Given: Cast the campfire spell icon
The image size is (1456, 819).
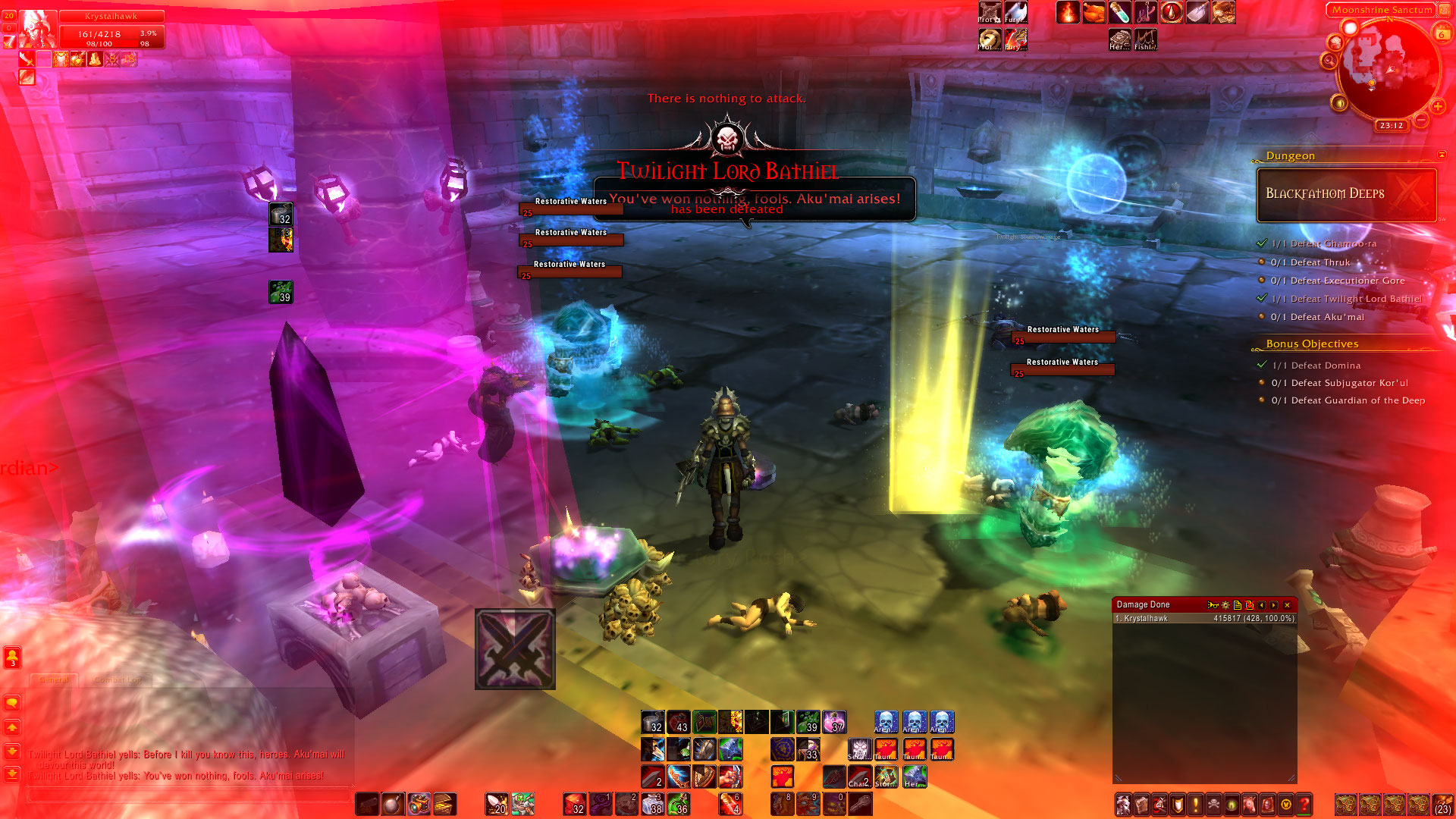Looking at the screenshot, I should [x=1068, y=13].
